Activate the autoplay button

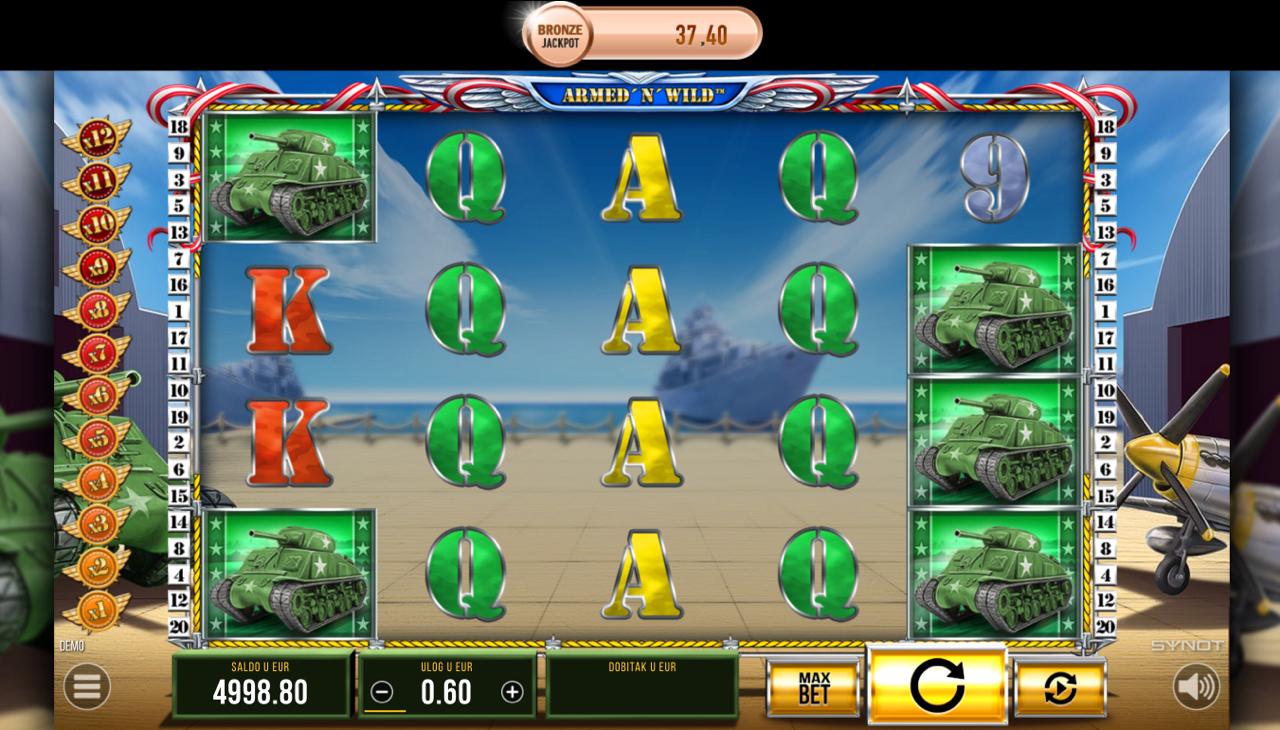1060,688
